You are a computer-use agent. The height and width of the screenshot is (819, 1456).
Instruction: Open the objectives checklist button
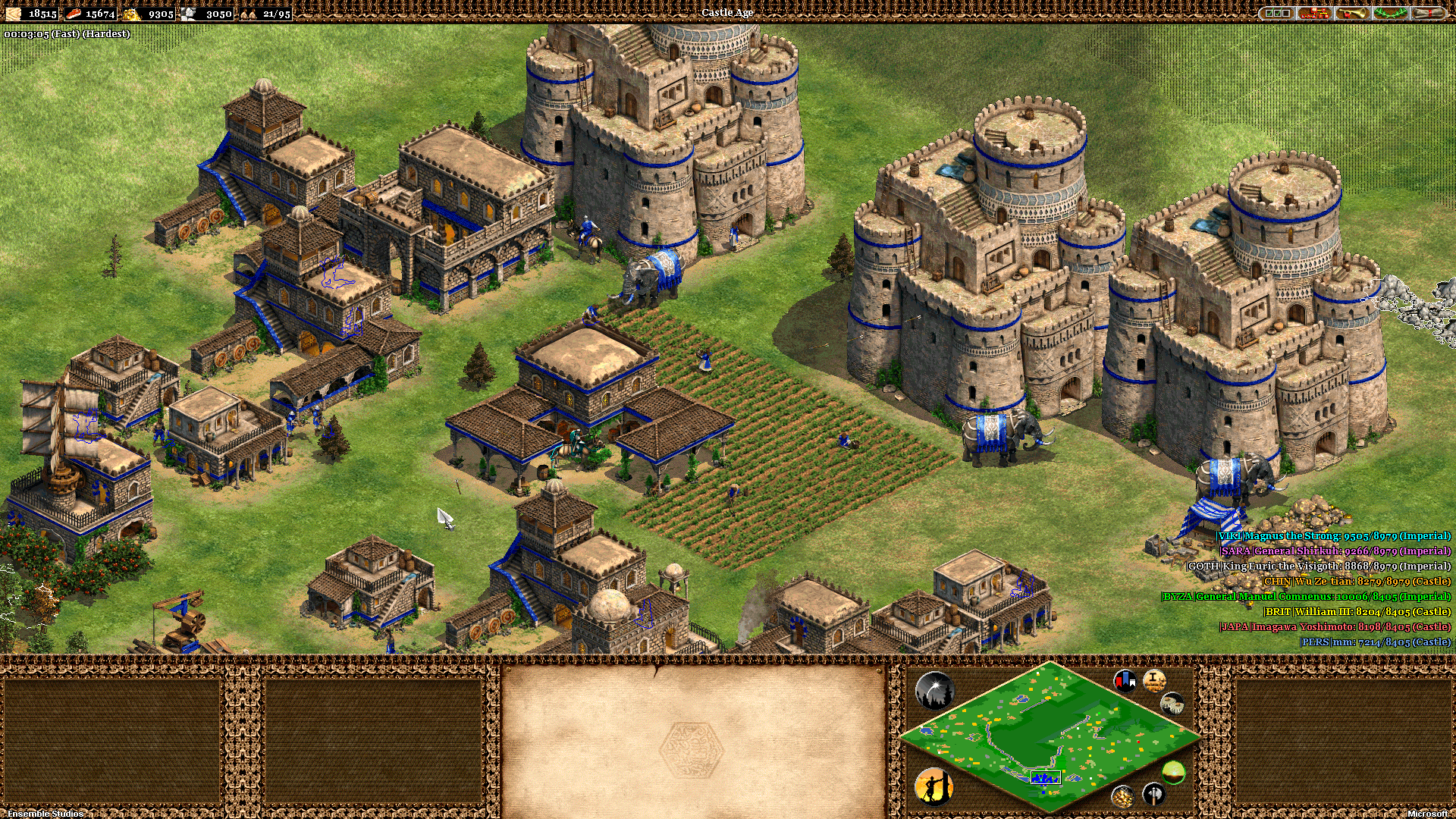(x=1276, y=13)
